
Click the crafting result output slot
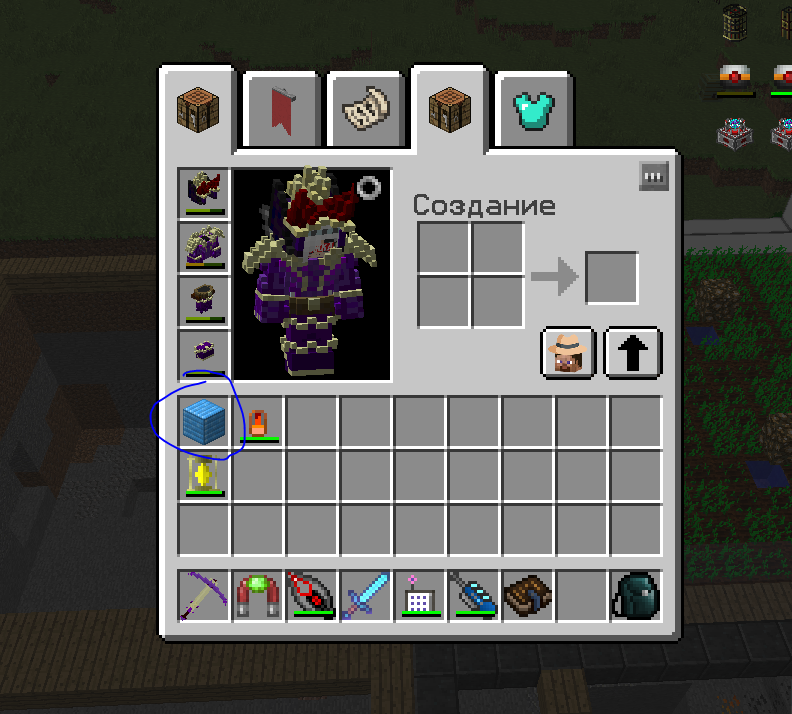pos(611,277)
